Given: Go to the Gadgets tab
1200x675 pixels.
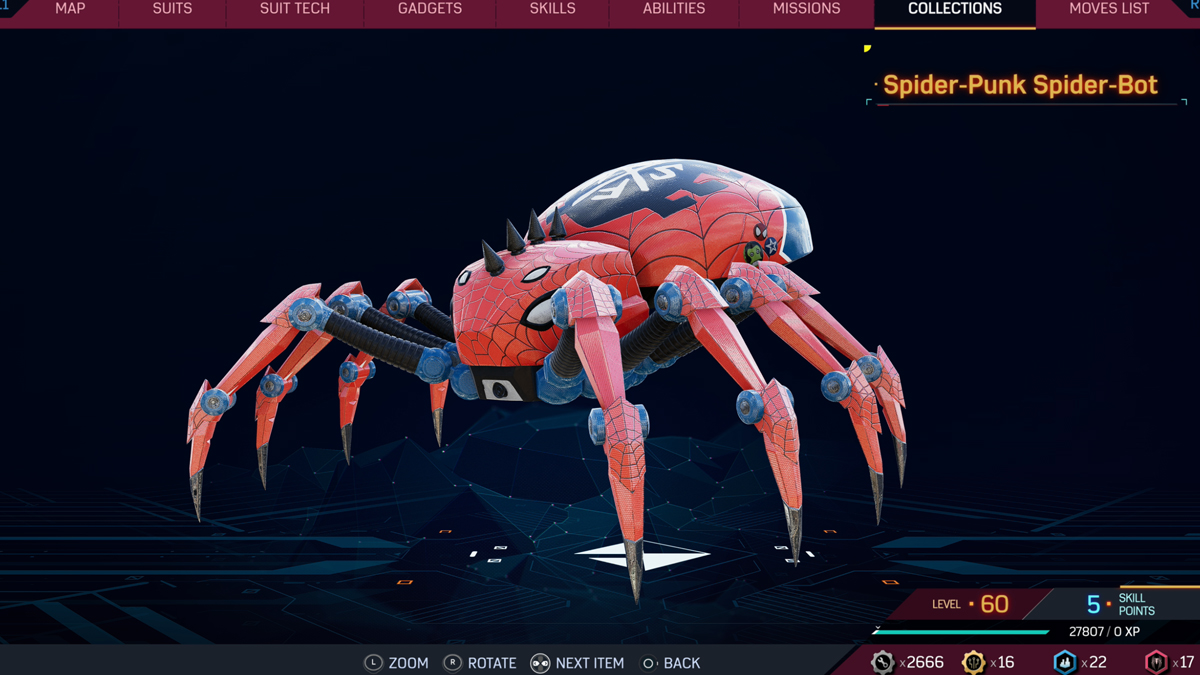Looking at the screenshot, I should 430,9.
